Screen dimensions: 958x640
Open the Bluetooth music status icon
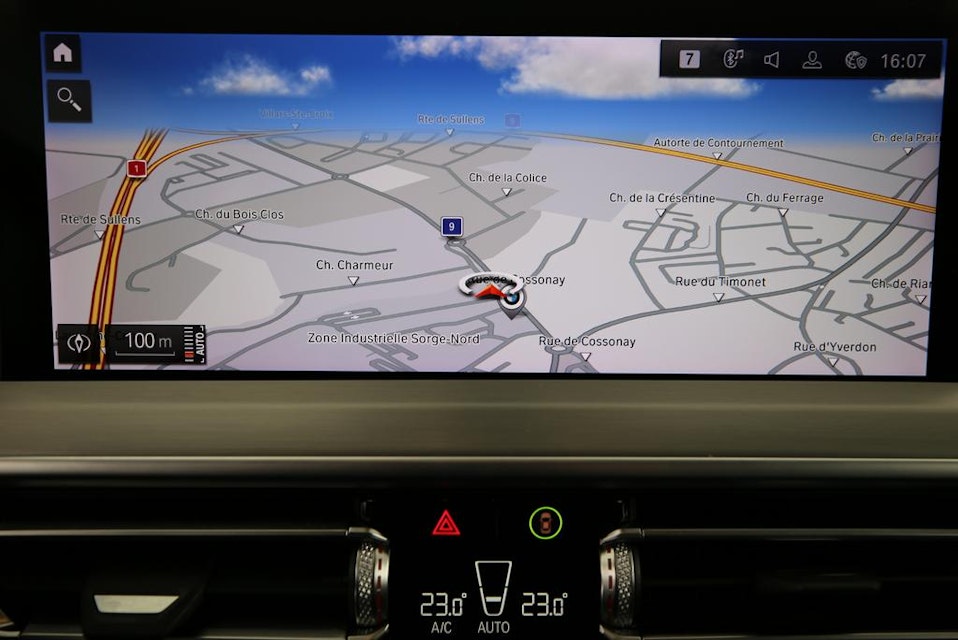[x=733, y=59]
